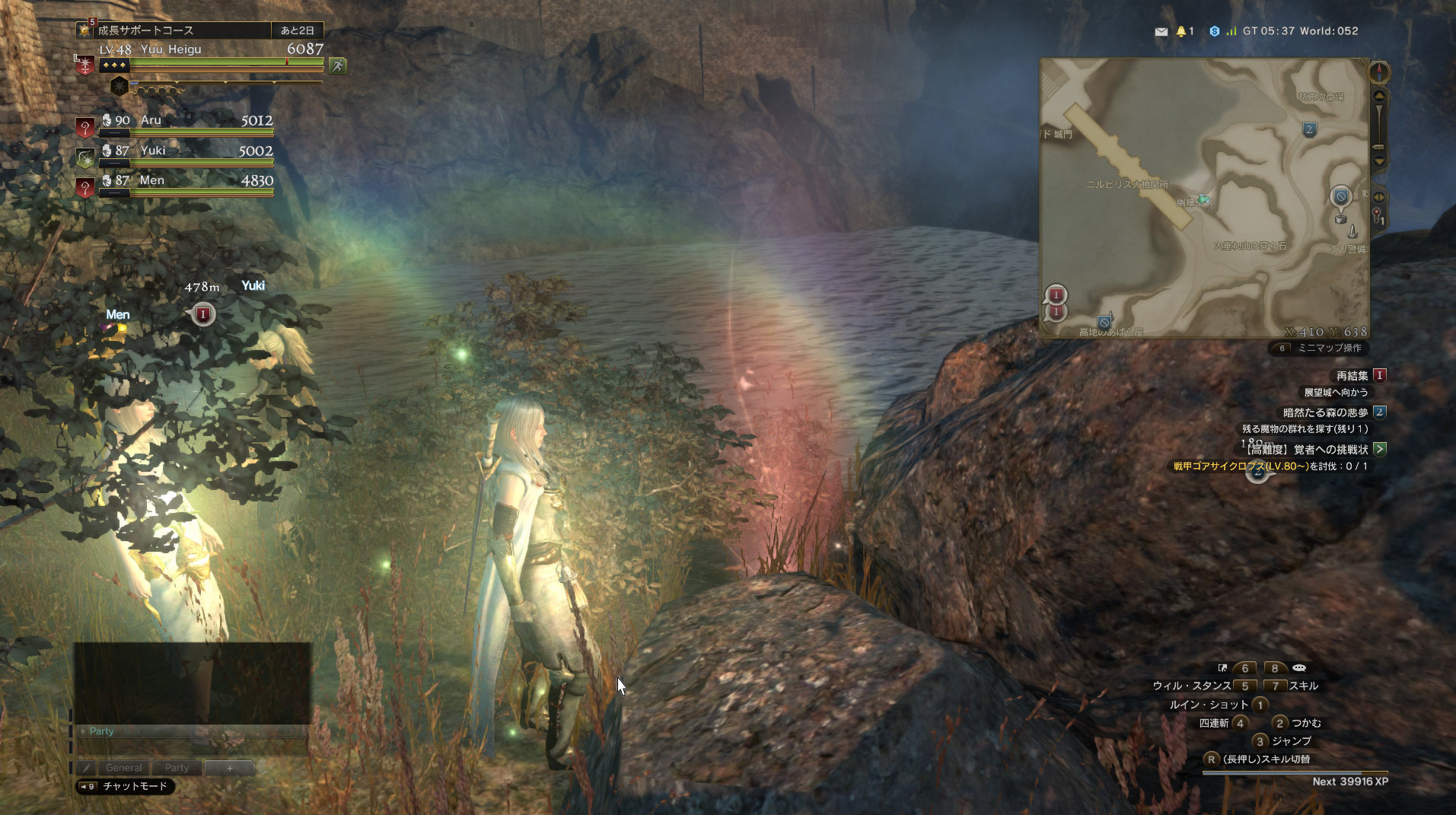
Task: Select the blue quest marker 2 on minimap
Action: 1309,129
